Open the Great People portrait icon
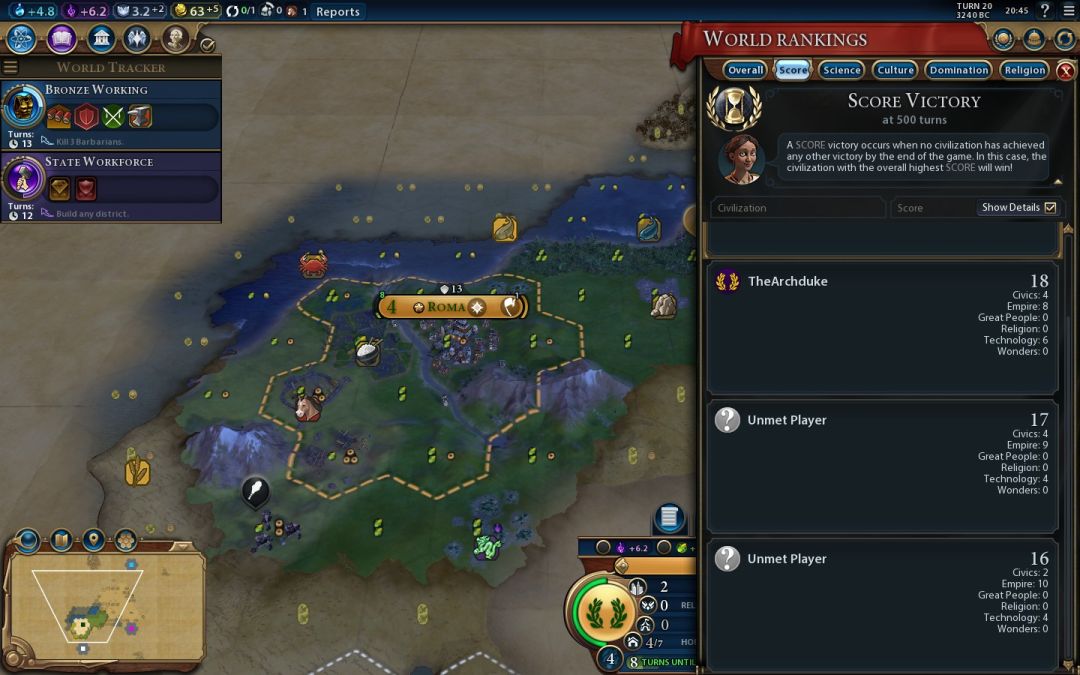The height and width of the screenshot is (675, 1080). point(176,39)
